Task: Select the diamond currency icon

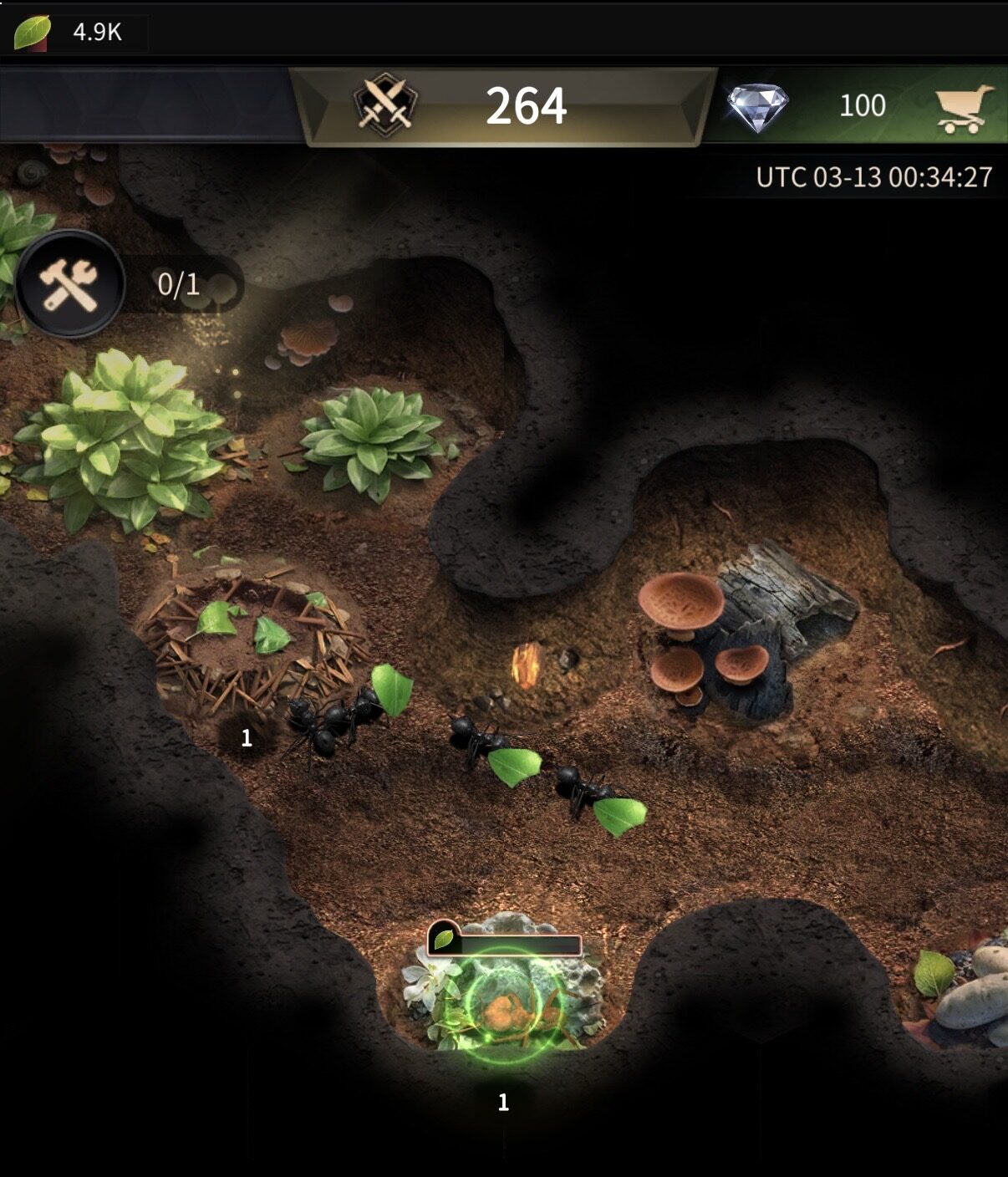Action: [757, 106]
